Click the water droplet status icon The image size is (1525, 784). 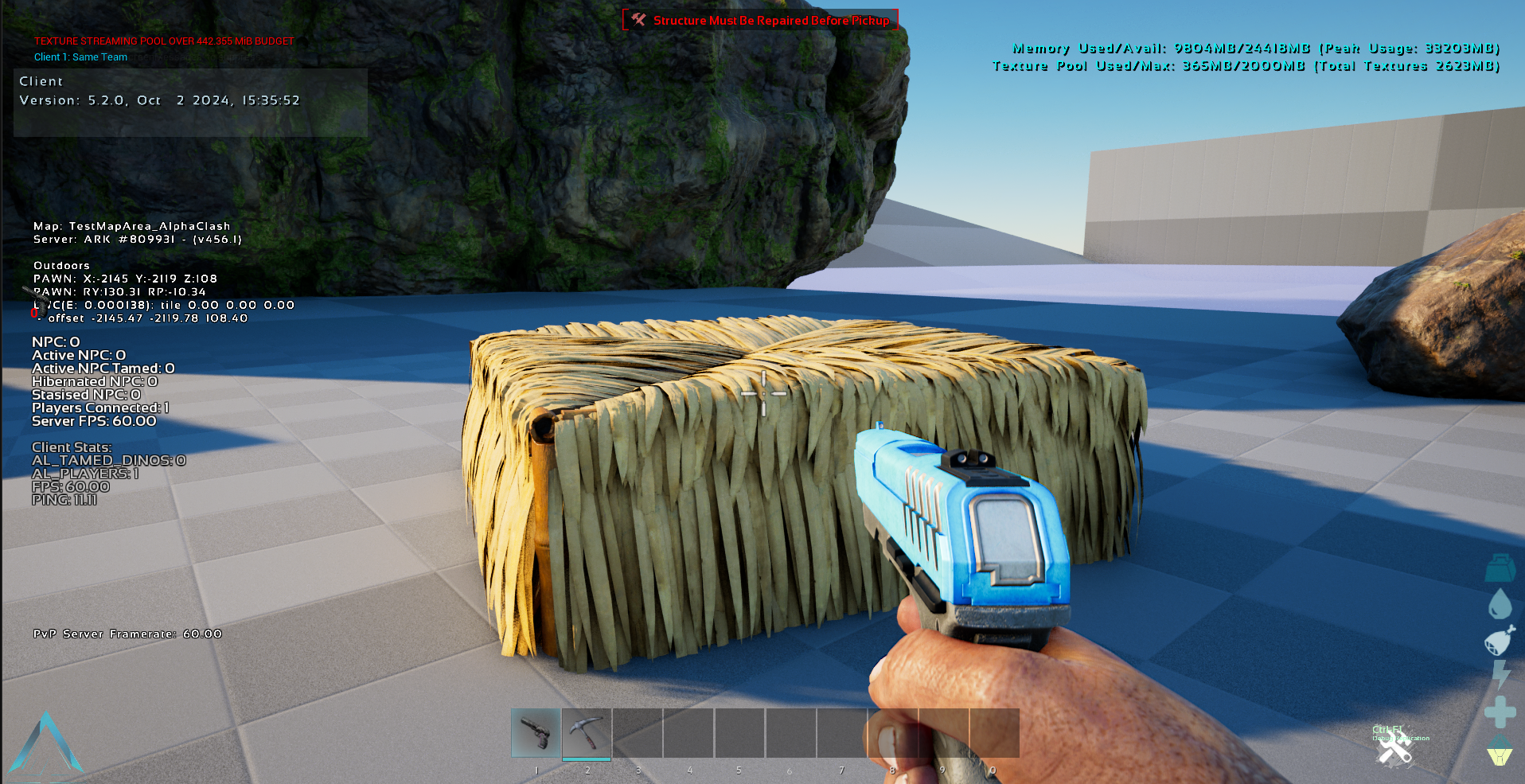pyautogui.click(x=1500, y=603)
